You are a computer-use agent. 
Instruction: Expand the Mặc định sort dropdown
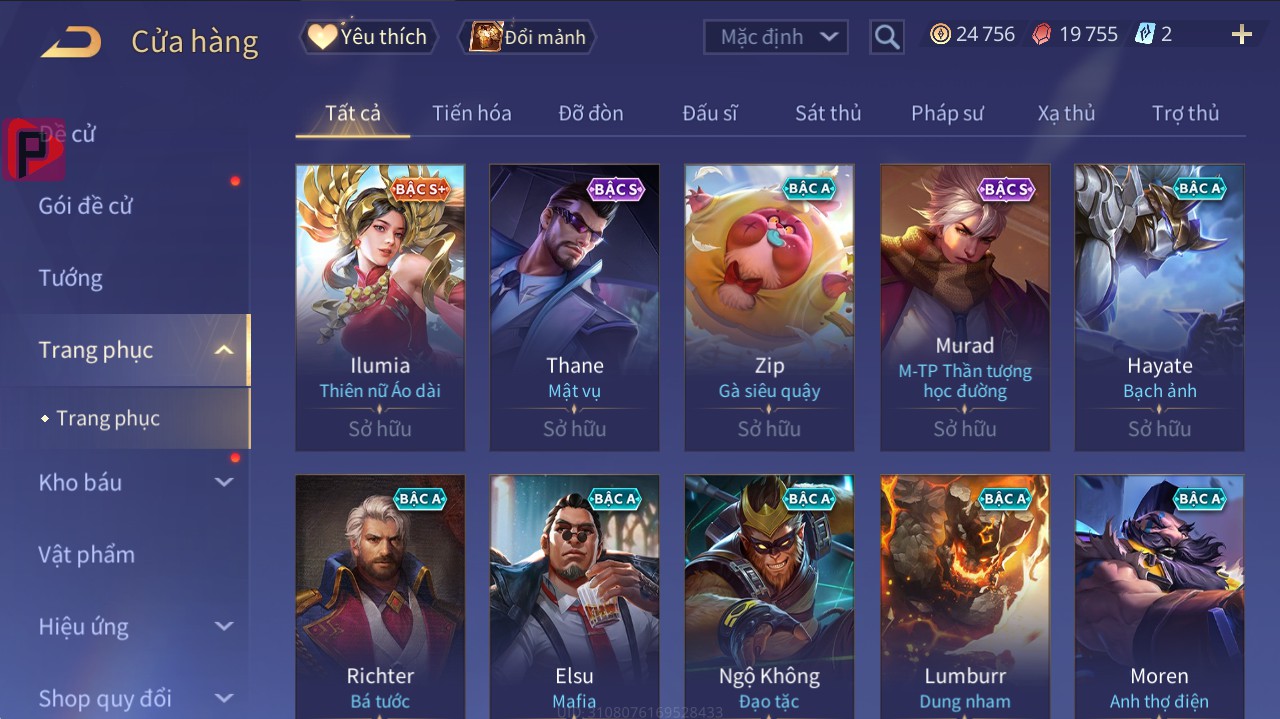(777, 37)
